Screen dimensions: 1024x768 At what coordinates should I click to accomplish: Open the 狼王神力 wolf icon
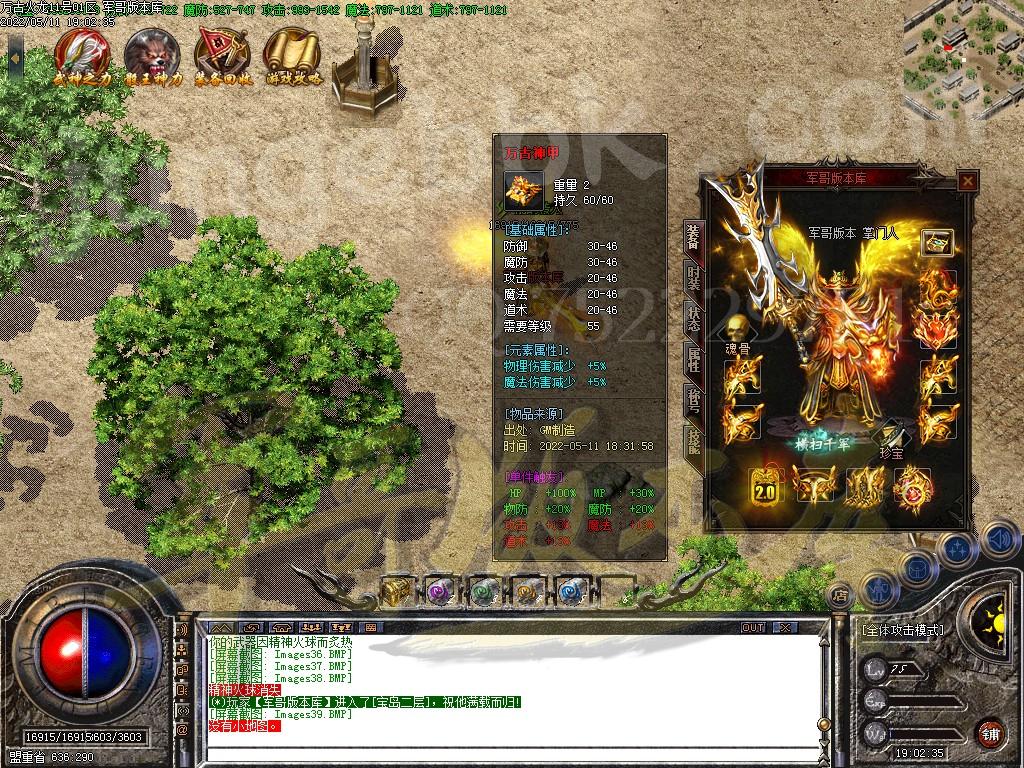[152, 55]
